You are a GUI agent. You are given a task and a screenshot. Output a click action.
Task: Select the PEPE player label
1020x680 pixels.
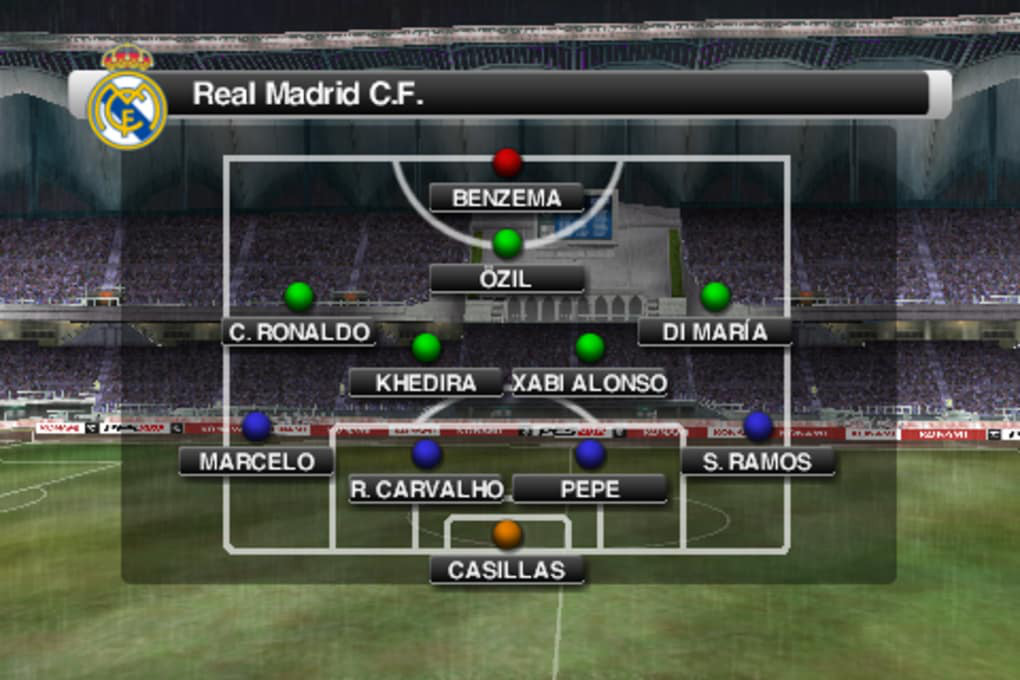tap(590, 489)
